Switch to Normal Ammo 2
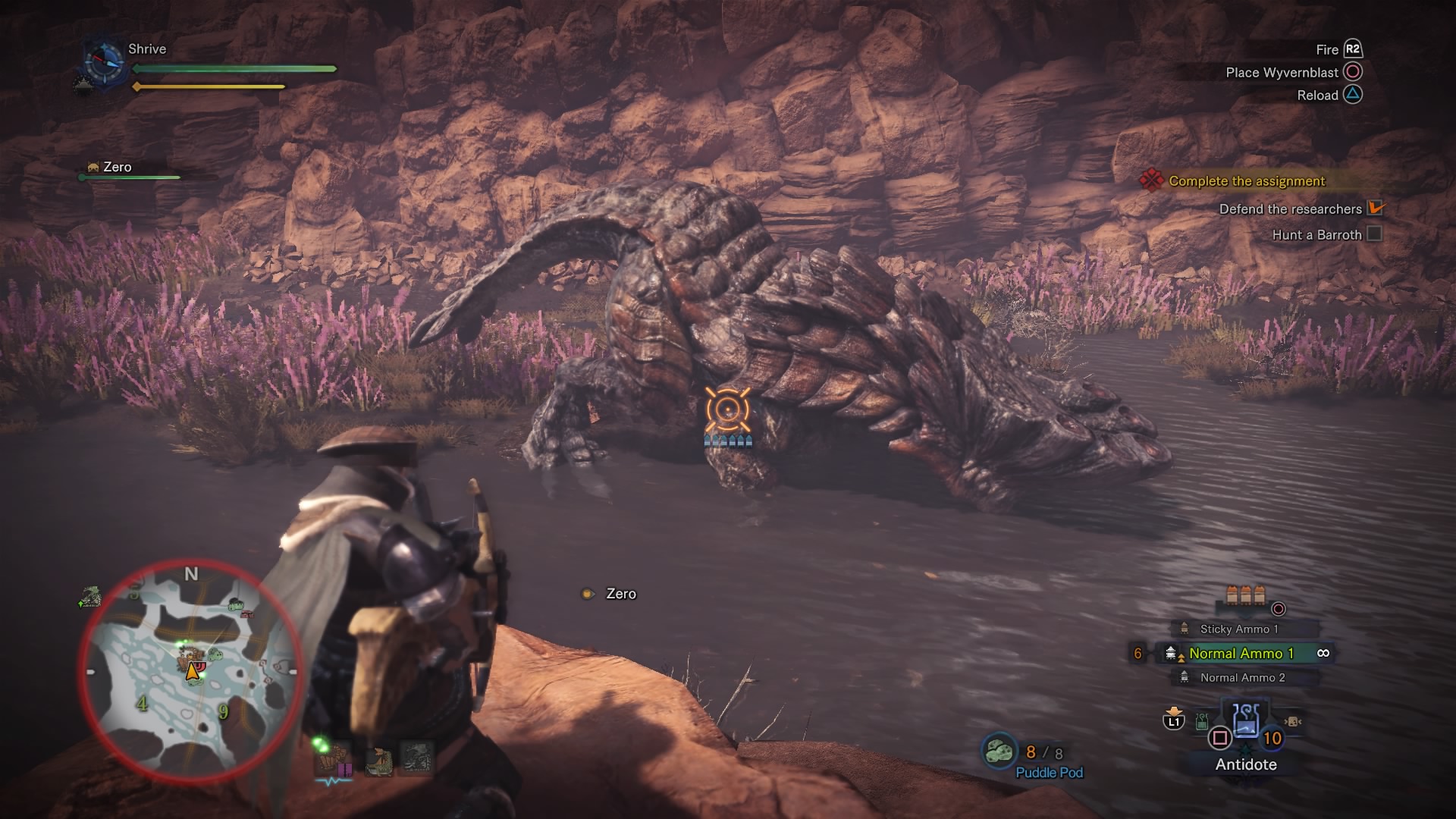 coord(1241,677)
